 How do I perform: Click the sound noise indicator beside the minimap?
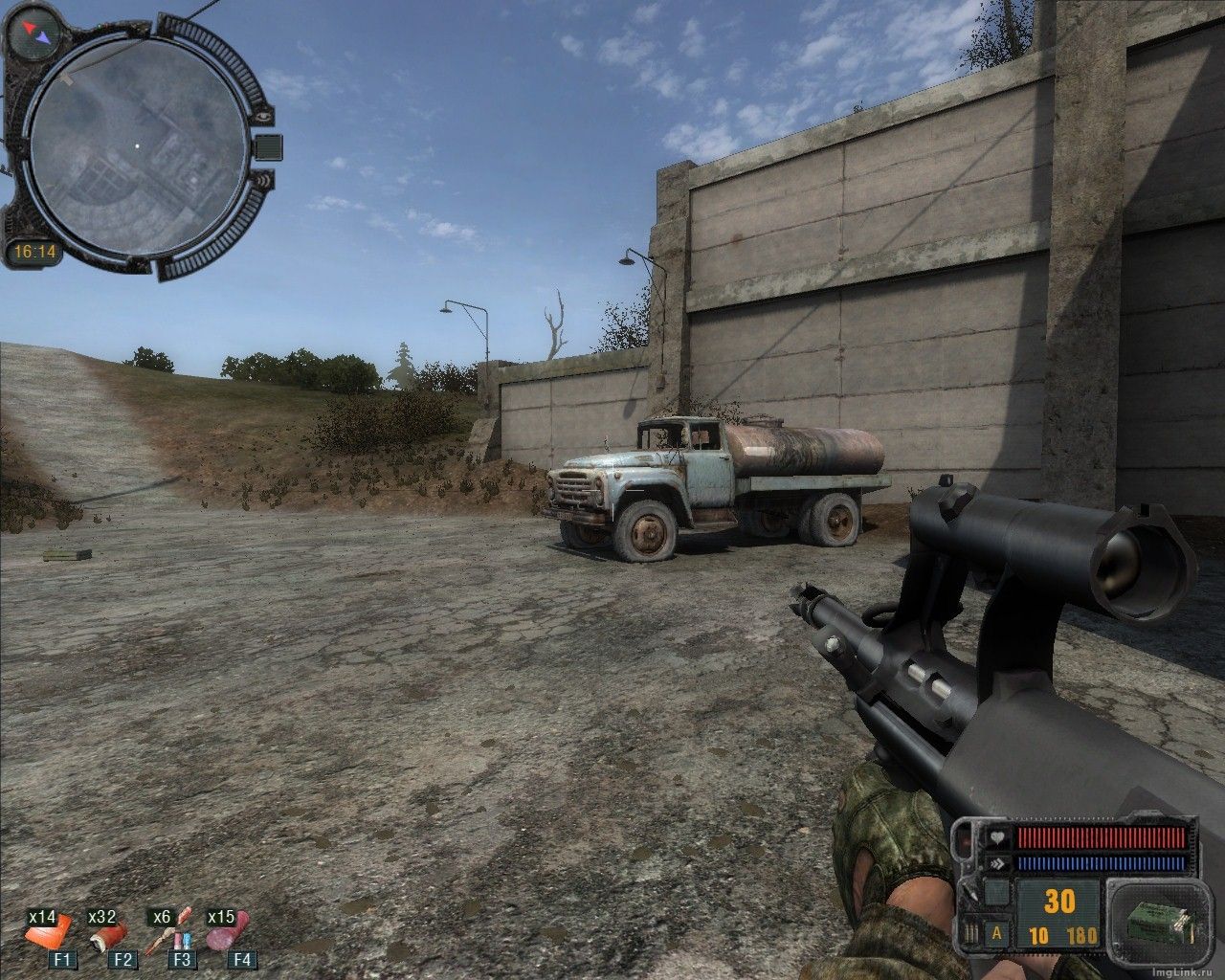(265, 179)
